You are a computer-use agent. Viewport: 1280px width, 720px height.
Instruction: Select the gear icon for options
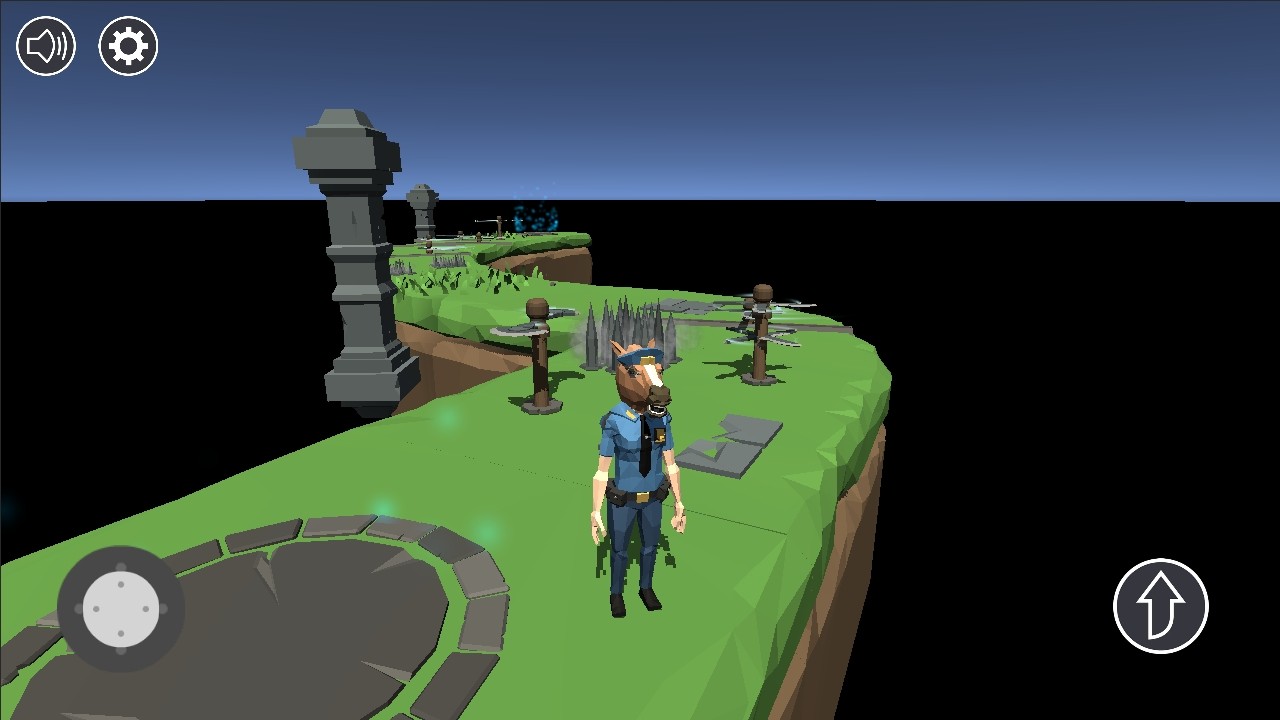pos(127,45)
